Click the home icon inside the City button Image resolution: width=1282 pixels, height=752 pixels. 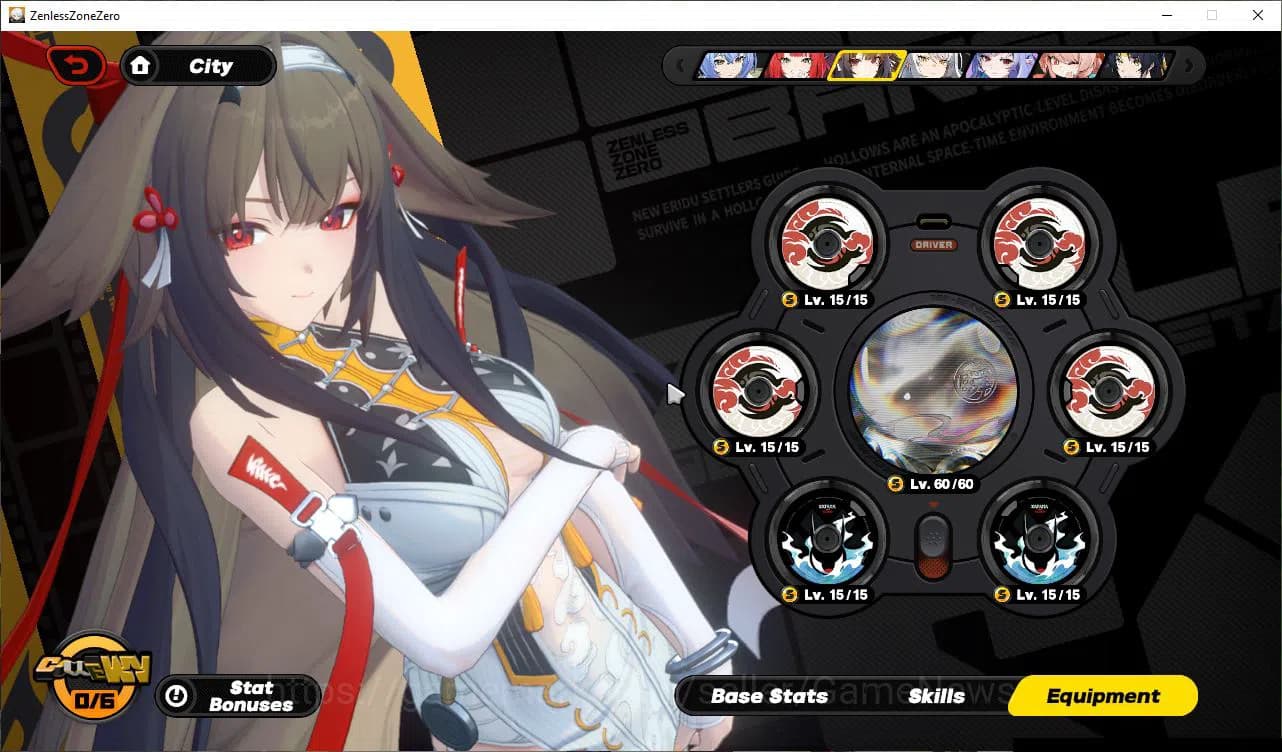141,64
